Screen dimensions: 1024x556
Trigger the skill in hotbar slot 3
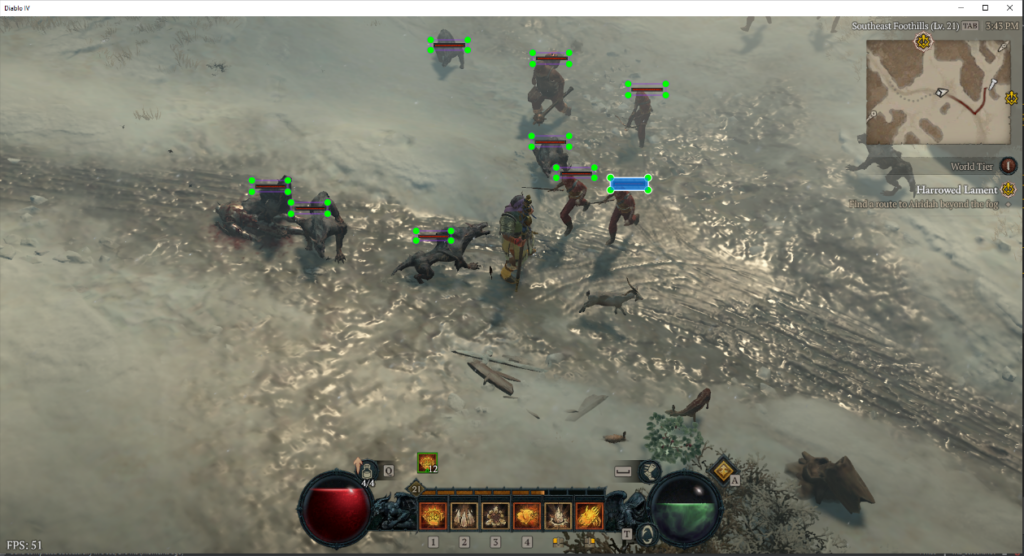coord(495,515)
